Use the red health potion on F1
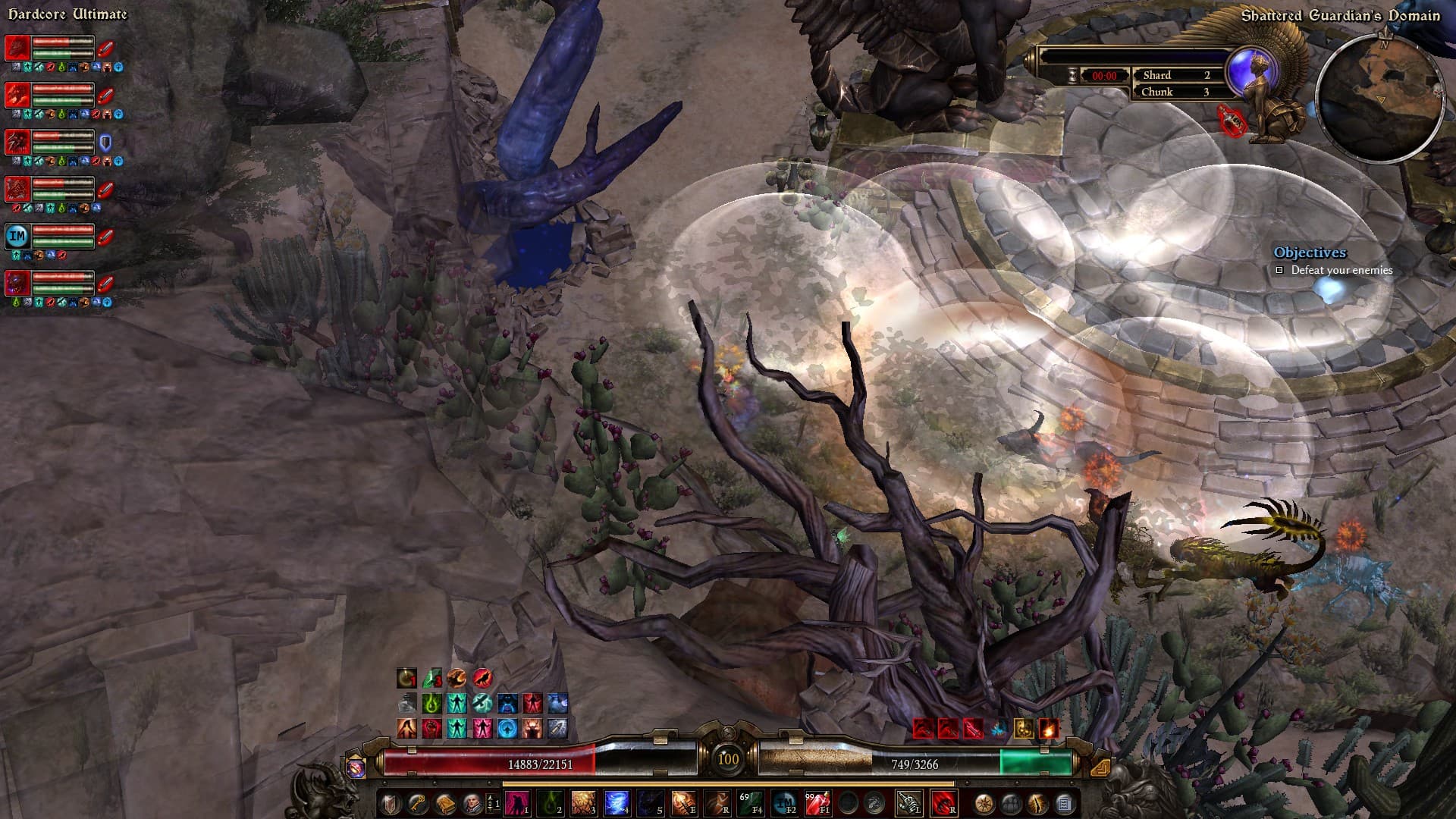 click(817, 802)
